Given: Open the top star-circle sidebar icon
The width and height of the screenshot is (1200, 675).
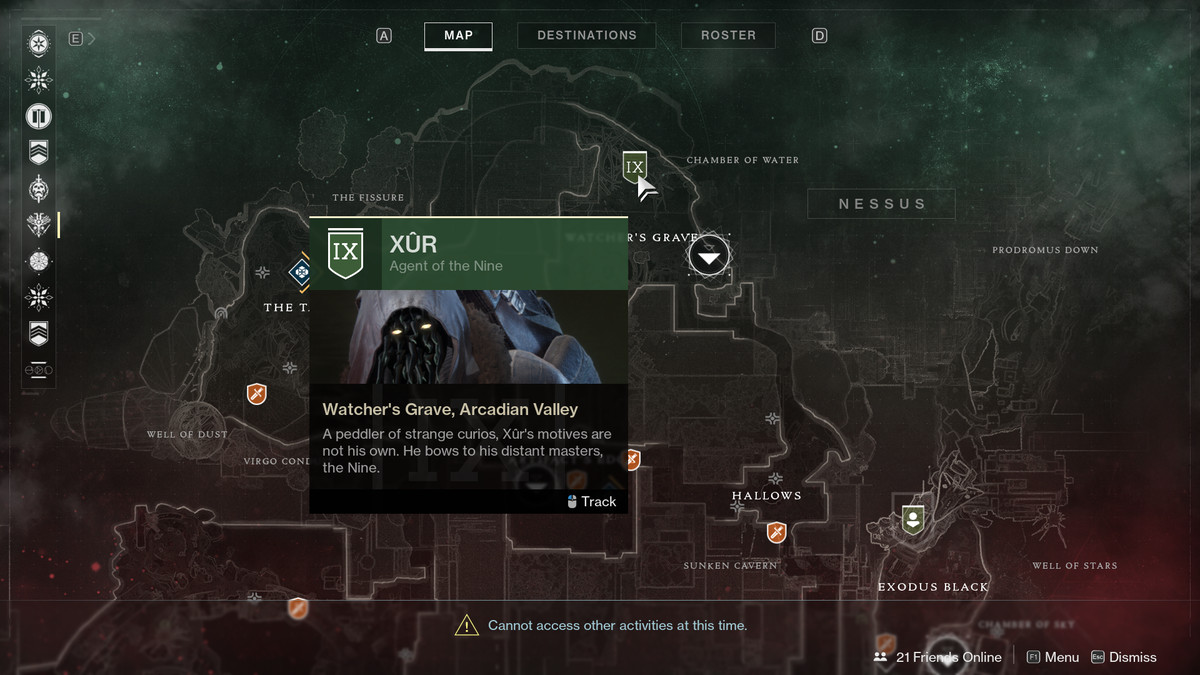Looking at the screenshot, I should click(x=39, y=44).
